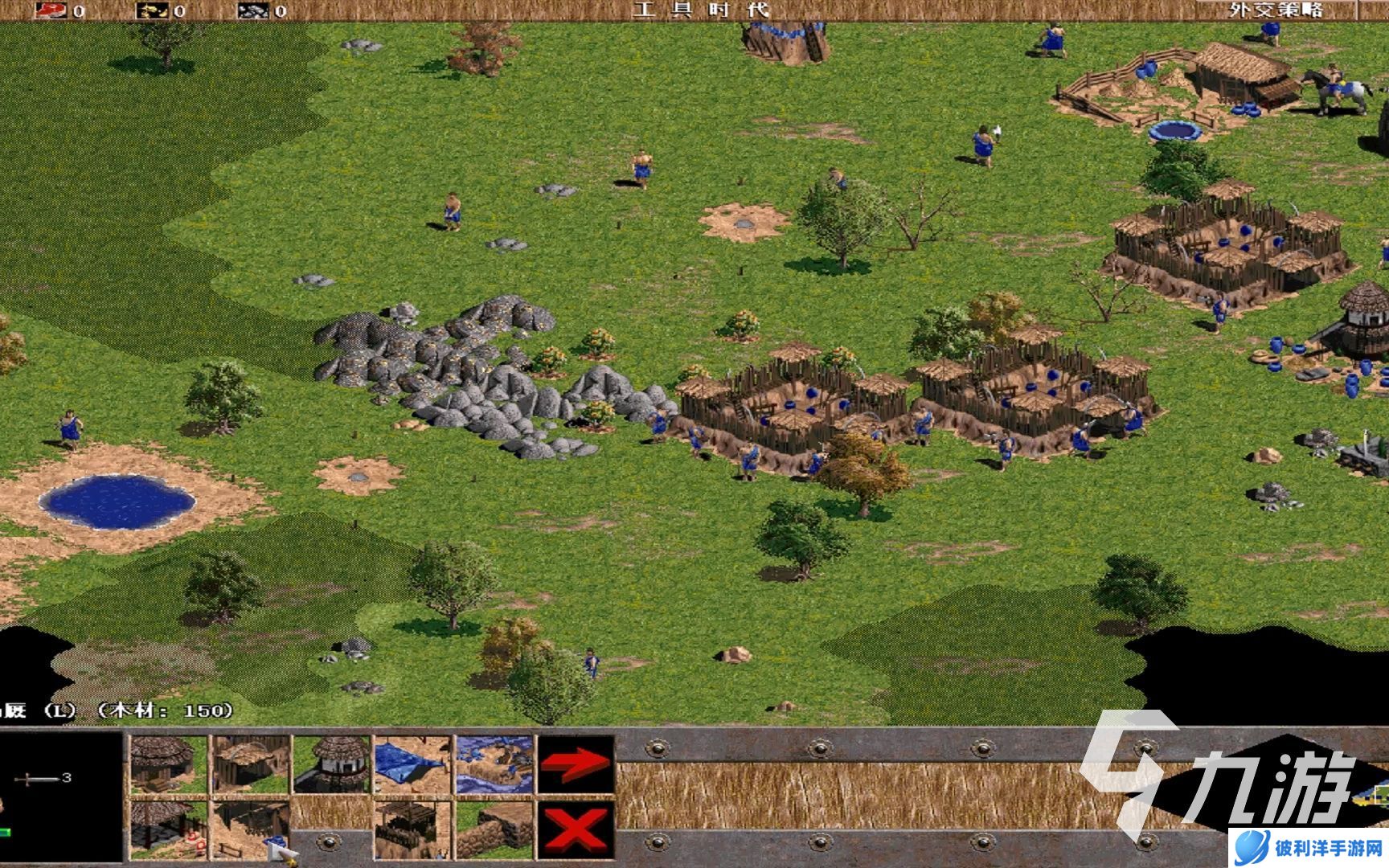
Task: Choose the thatched House build icon
Action: tap(169, 764)
